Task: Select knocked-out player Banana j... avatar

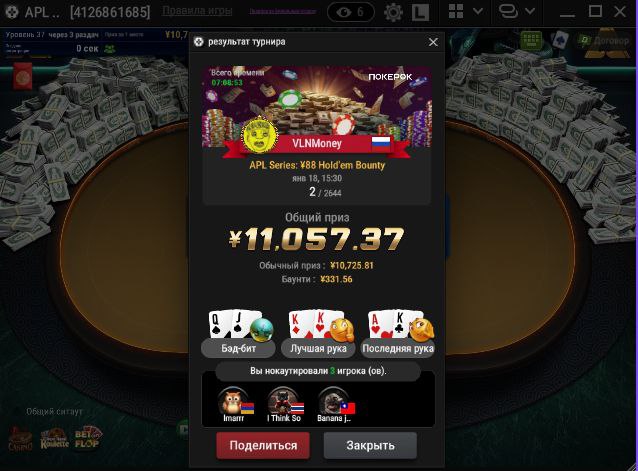Action: pos(333,400)
